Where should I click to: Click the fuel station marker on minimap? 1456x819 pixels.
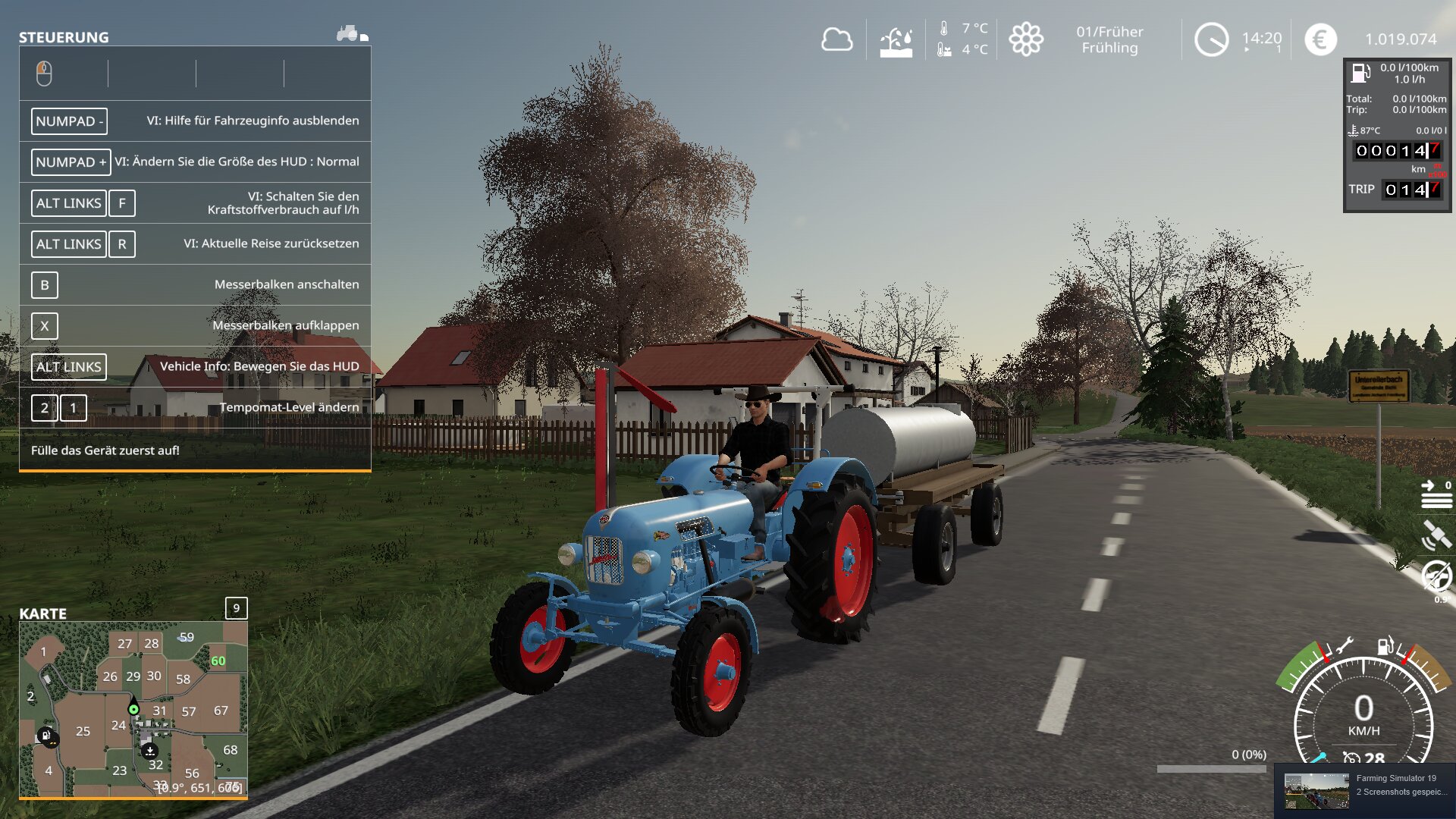tap(46, 735)
